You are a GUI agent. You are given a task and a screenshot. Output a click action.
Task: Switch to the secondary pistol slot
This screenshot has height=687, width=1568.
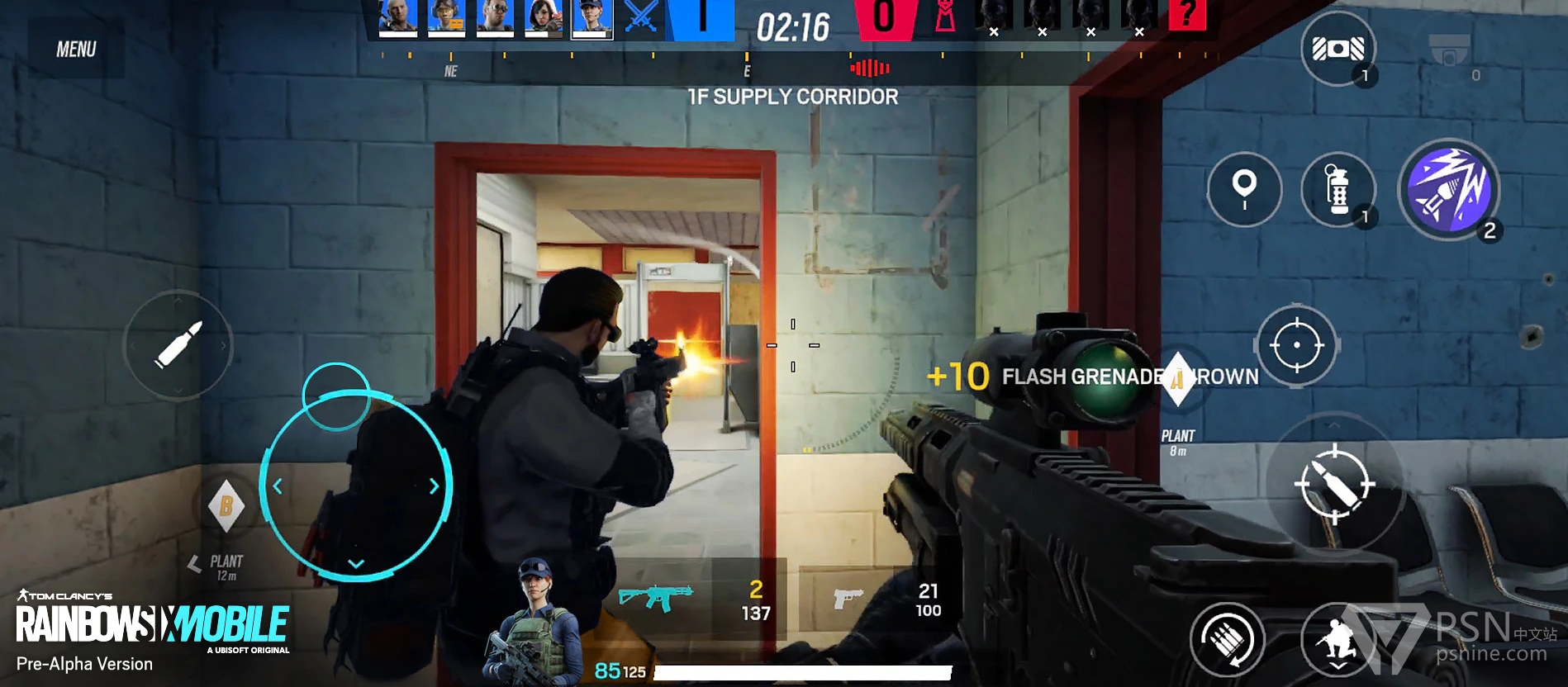848,599
